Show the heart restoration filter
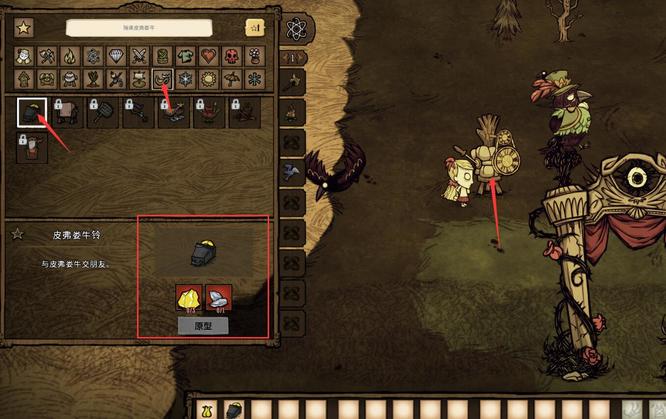 pos(208,55)
